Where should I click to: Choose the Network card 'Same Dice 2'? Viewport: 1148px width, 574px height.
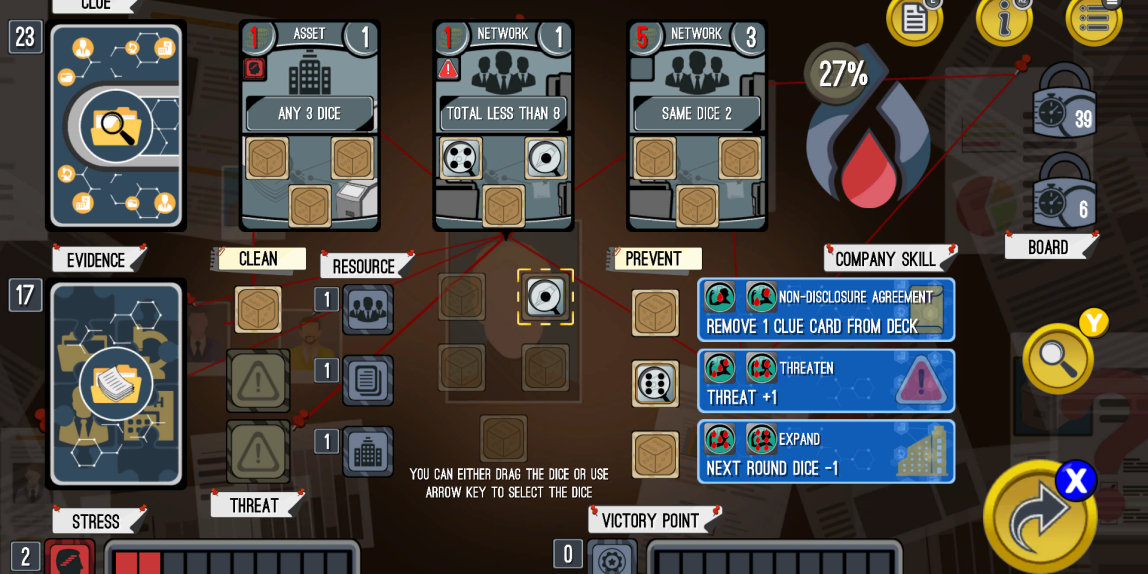[x=696, y=125]
